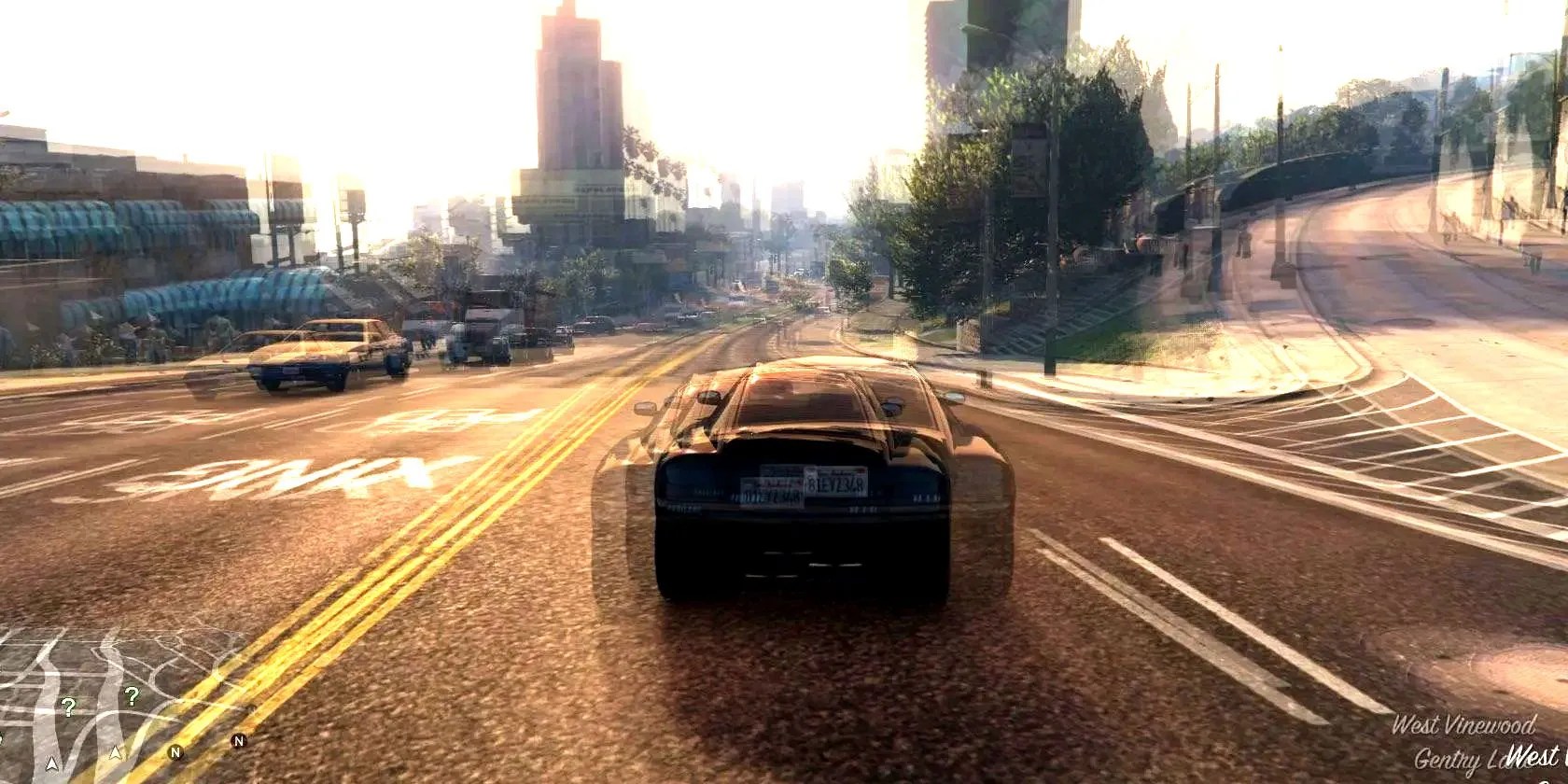Select the first question mark marker on the minimap

click(x=70, y=705)
